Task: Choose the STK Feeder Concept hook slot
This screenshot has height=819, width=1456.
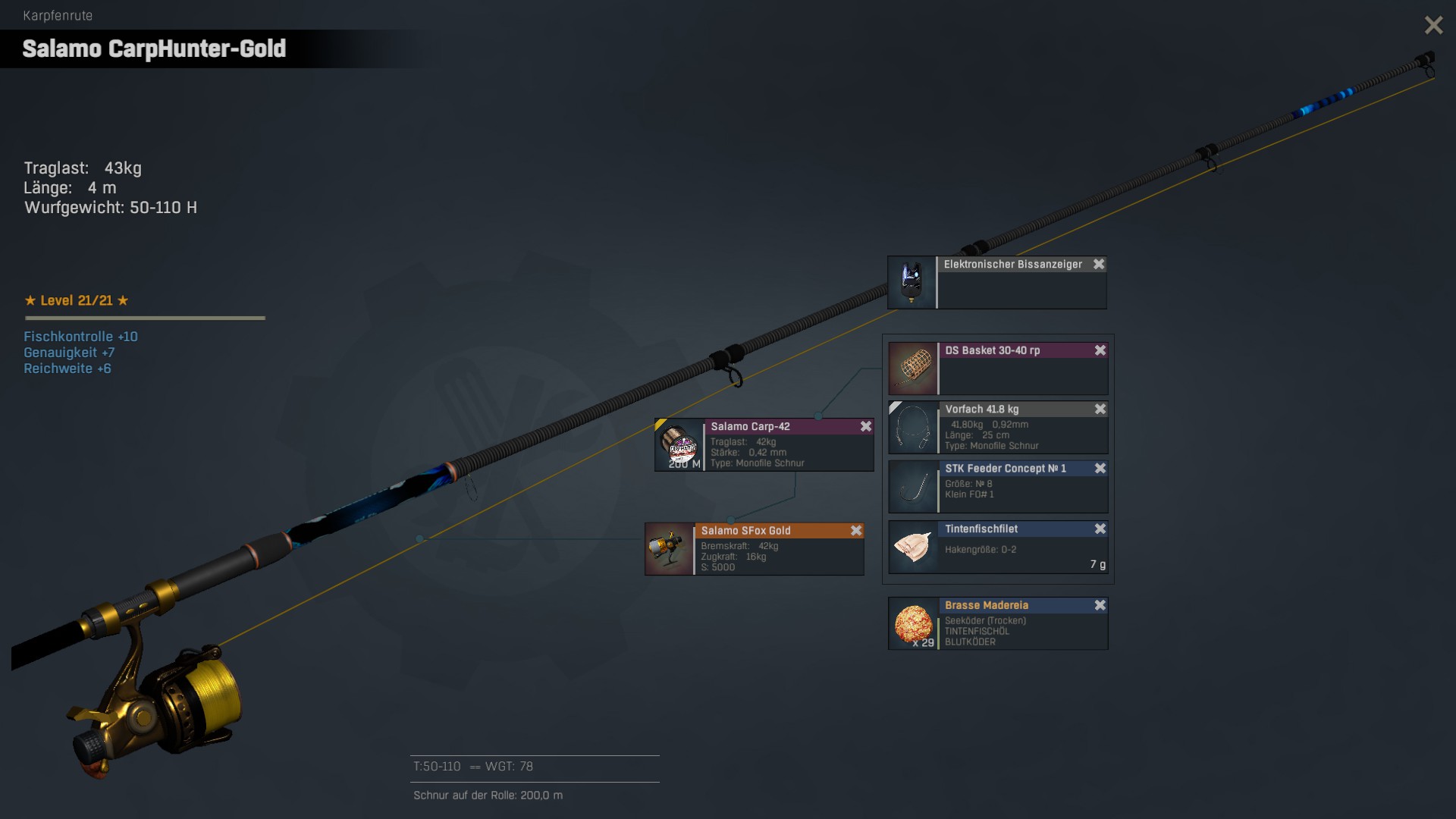Action: pyautogui.click(x=914, y=487)
